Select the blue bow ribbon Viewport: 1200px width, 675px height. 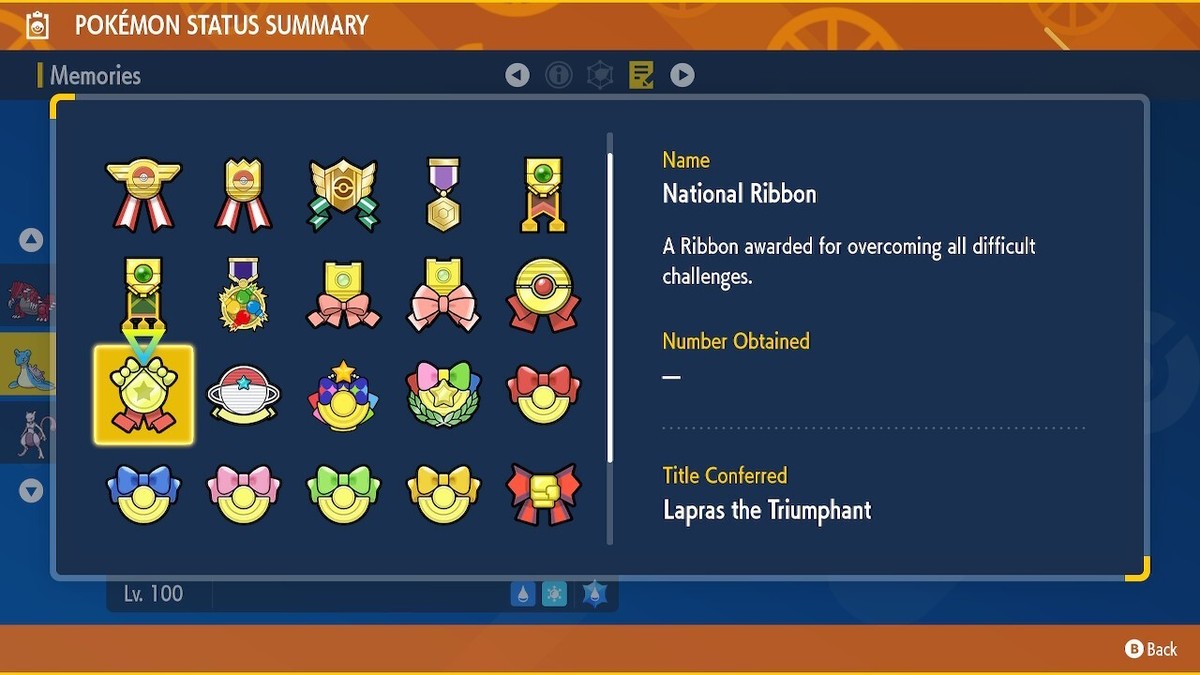click(x=143, y=493)
